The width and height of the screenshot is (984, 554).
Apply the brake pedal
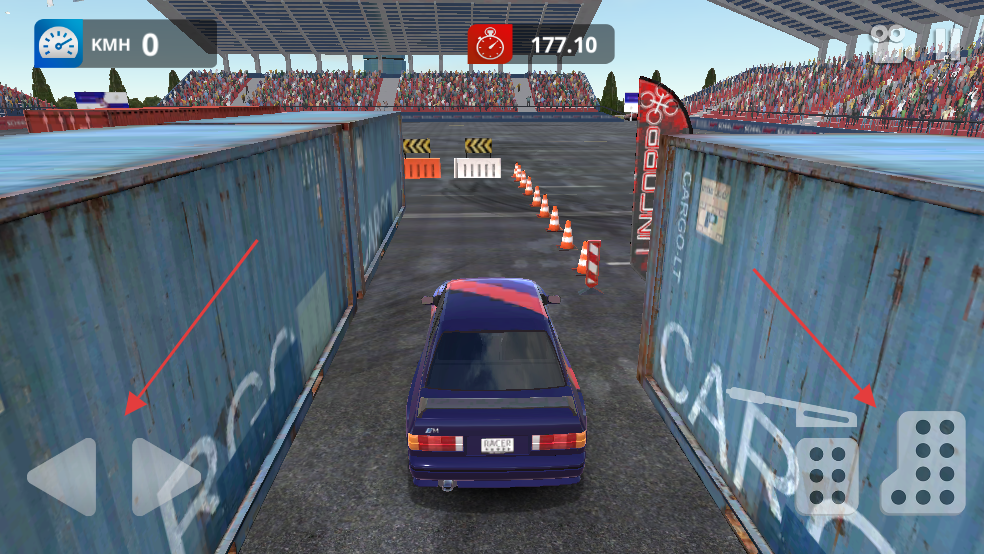tap(826, 475)
